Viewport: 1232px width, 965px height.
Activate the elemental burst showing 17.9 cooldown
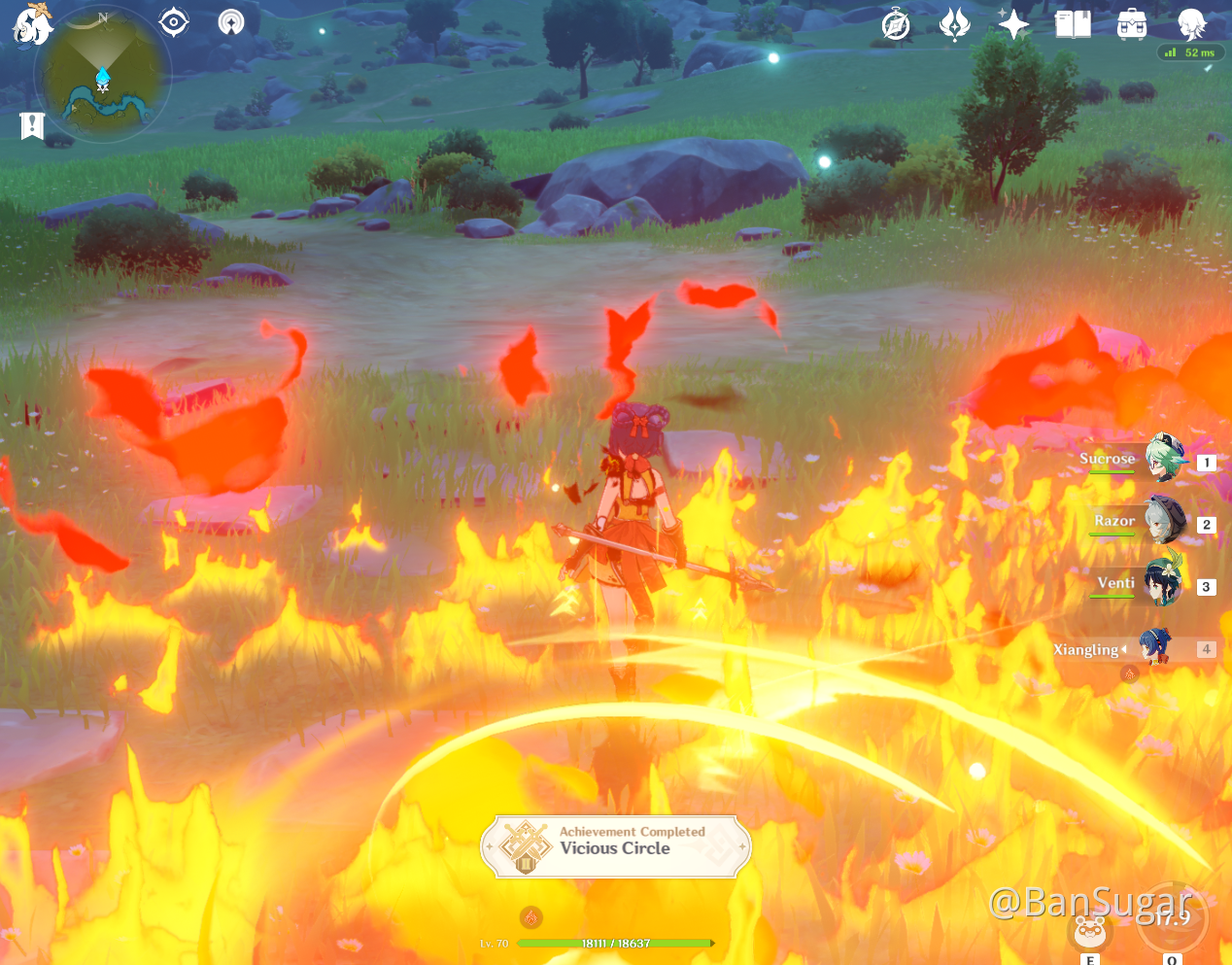point(1173,918)
